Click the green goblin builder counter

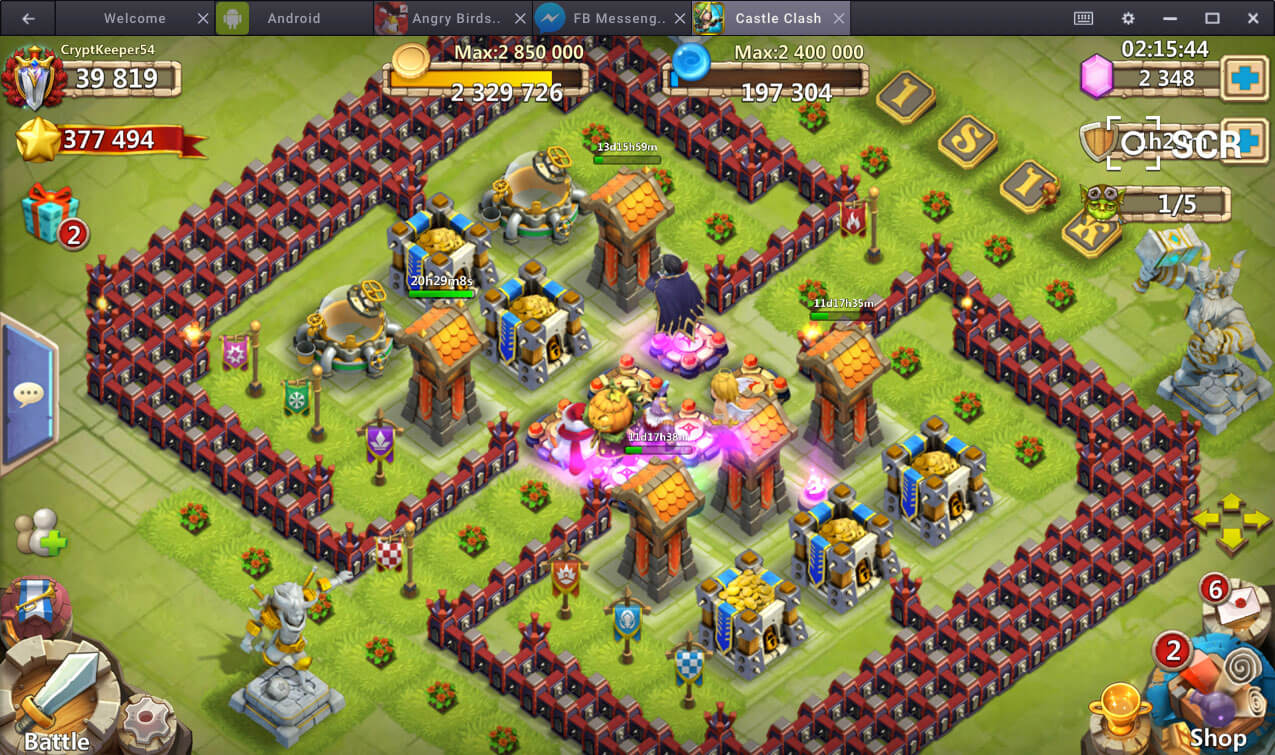(1101, 202)
